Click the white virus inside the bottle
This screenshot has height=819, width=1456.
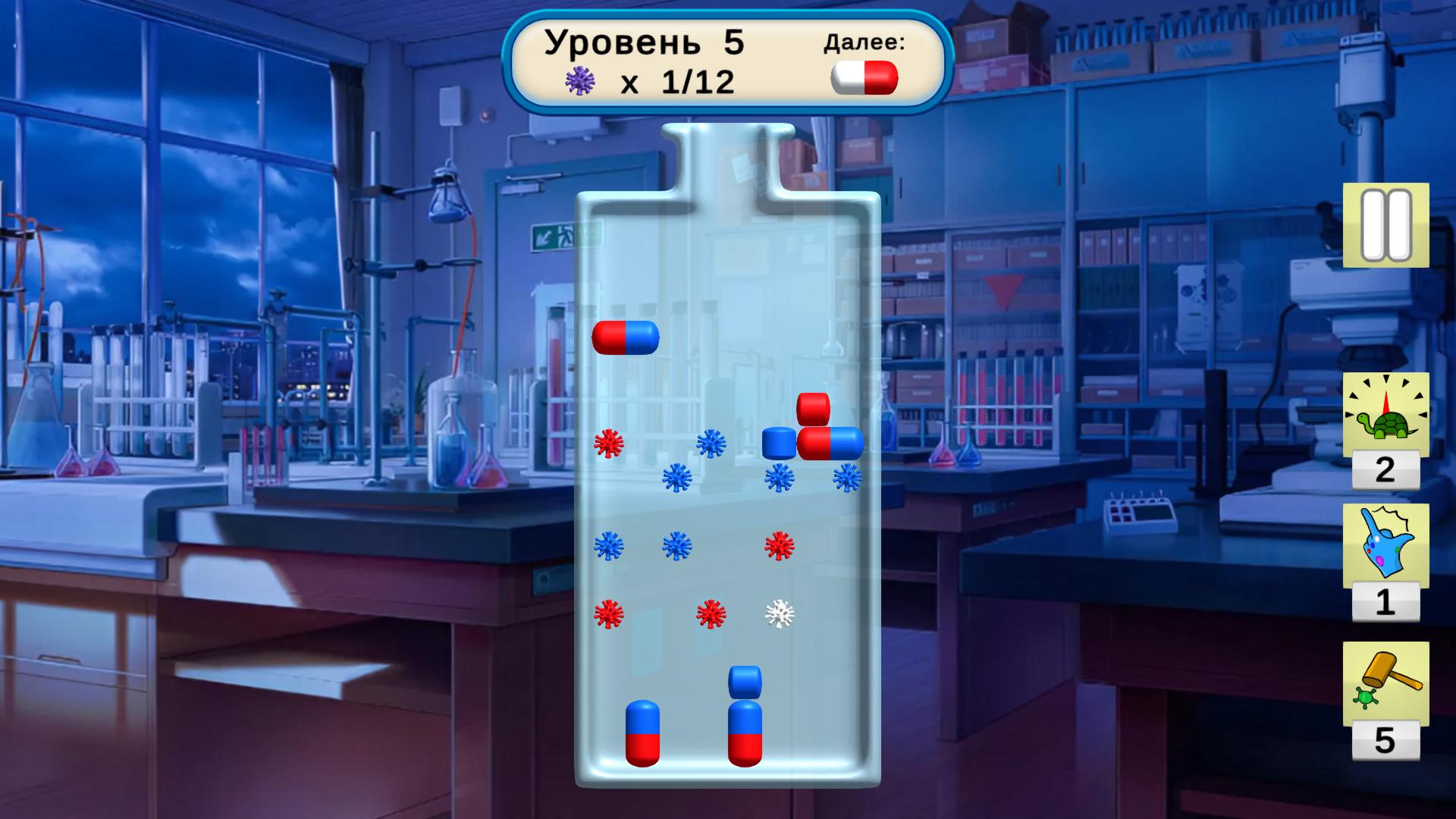tap(780, 616)
